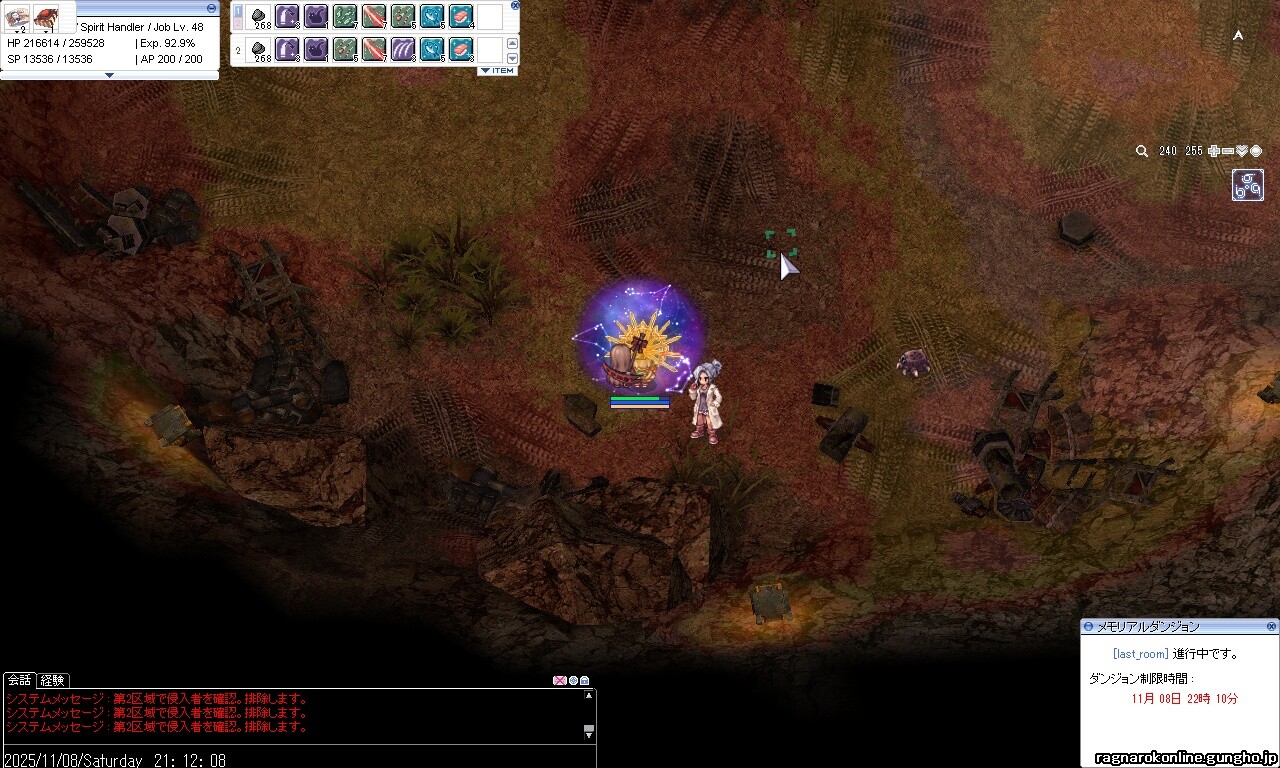Zoom in the minimap with the plus button

tap(1214, 151)
